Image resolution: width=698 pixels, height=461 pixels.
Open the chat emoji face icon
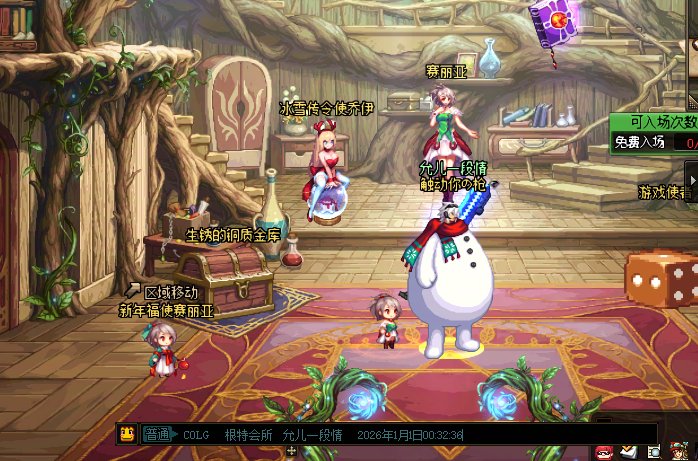pyautogui.click(x=127, y=434)
